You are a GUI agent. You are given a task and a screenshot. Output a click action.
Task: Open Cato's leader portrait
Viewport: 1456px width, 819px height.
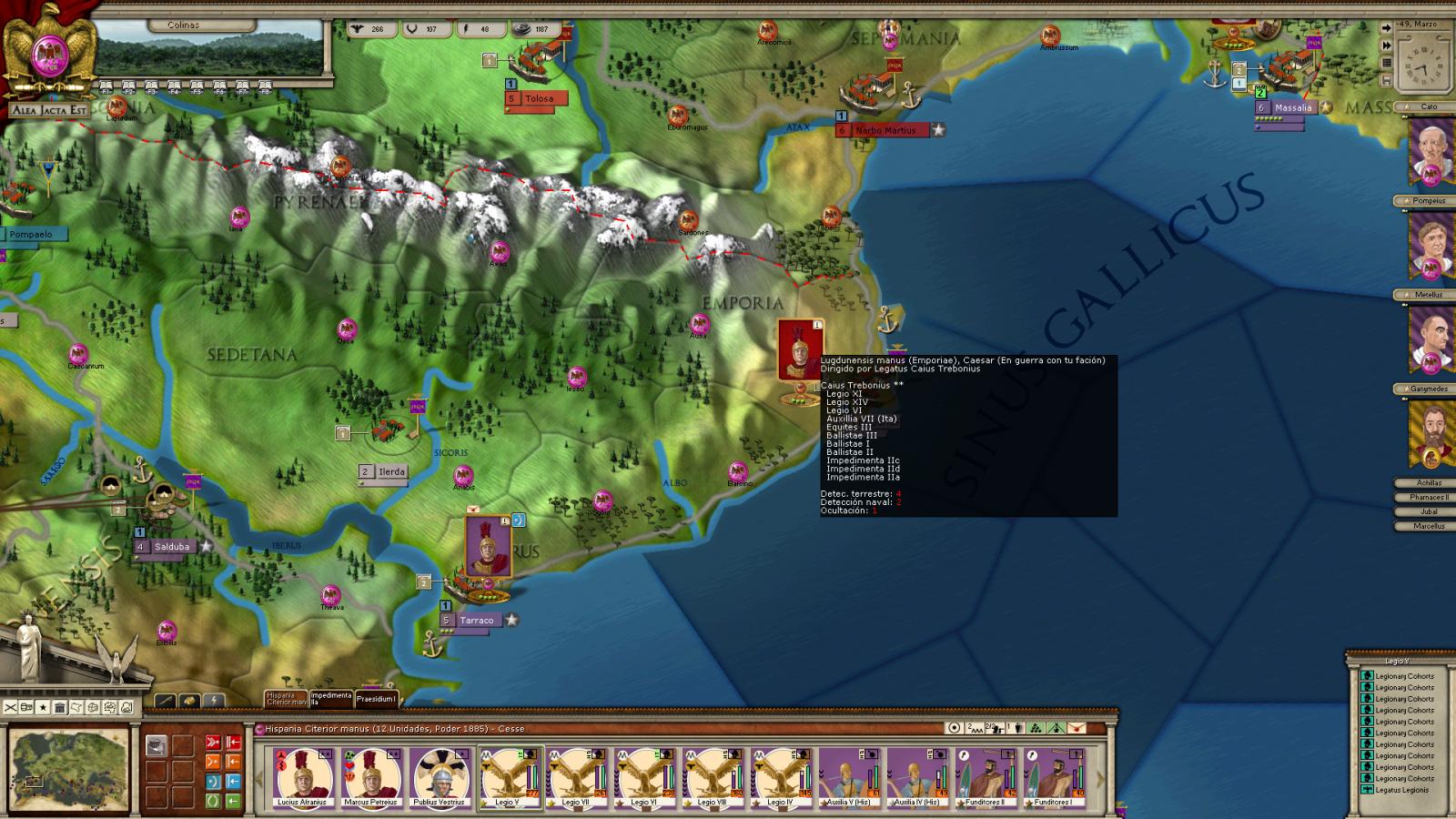pyautogui.click(x=1430, y=149)
